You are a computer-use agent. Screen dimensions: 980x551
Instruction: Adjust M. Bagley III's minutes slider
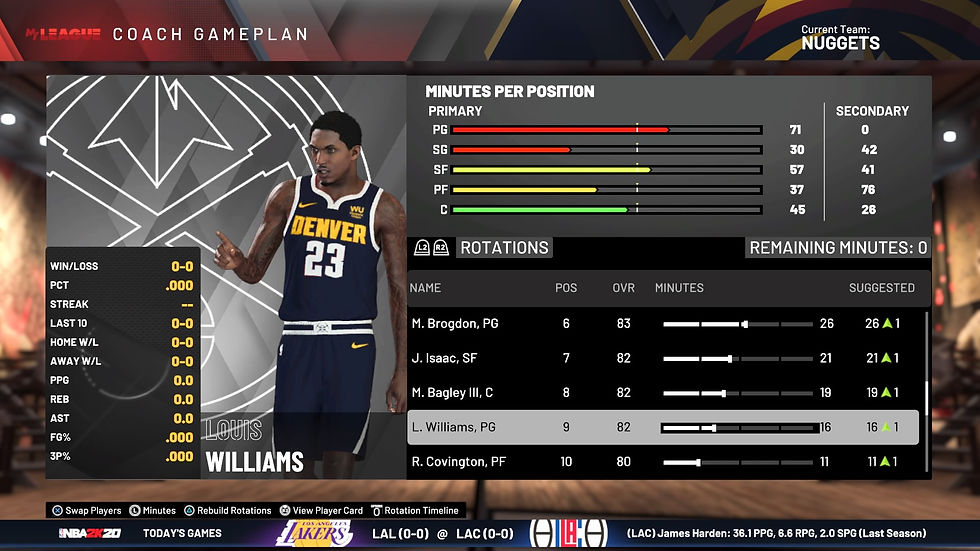click(737, 393)
